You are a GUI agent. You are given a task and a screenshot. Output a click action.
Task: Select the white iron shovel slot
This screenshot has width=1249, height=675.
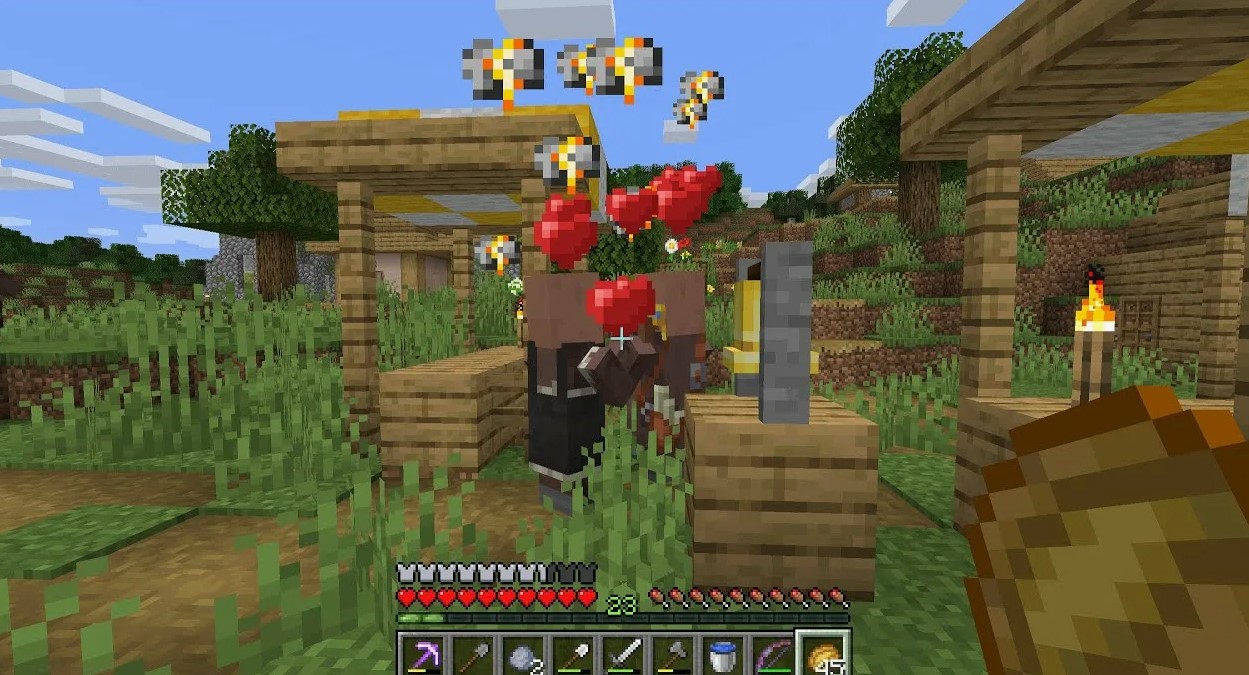click(x=572, y=656)
